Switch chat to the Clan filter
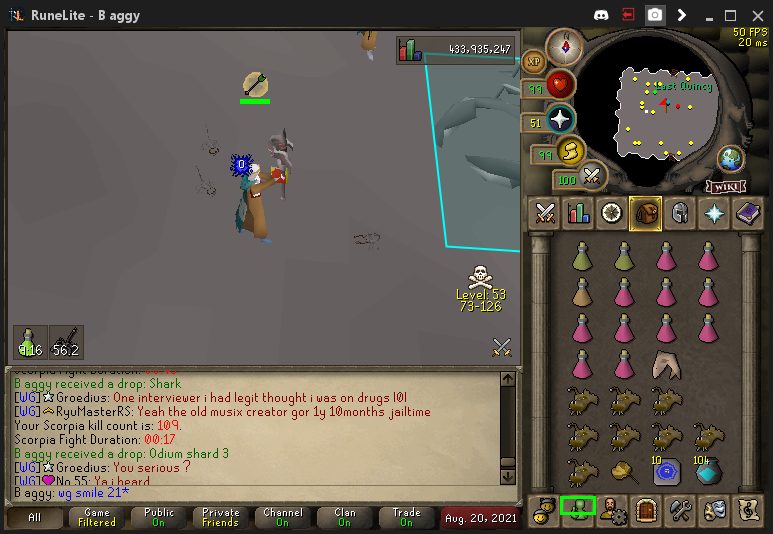Screen dimensions: 773x534 [x=345, y=517]
